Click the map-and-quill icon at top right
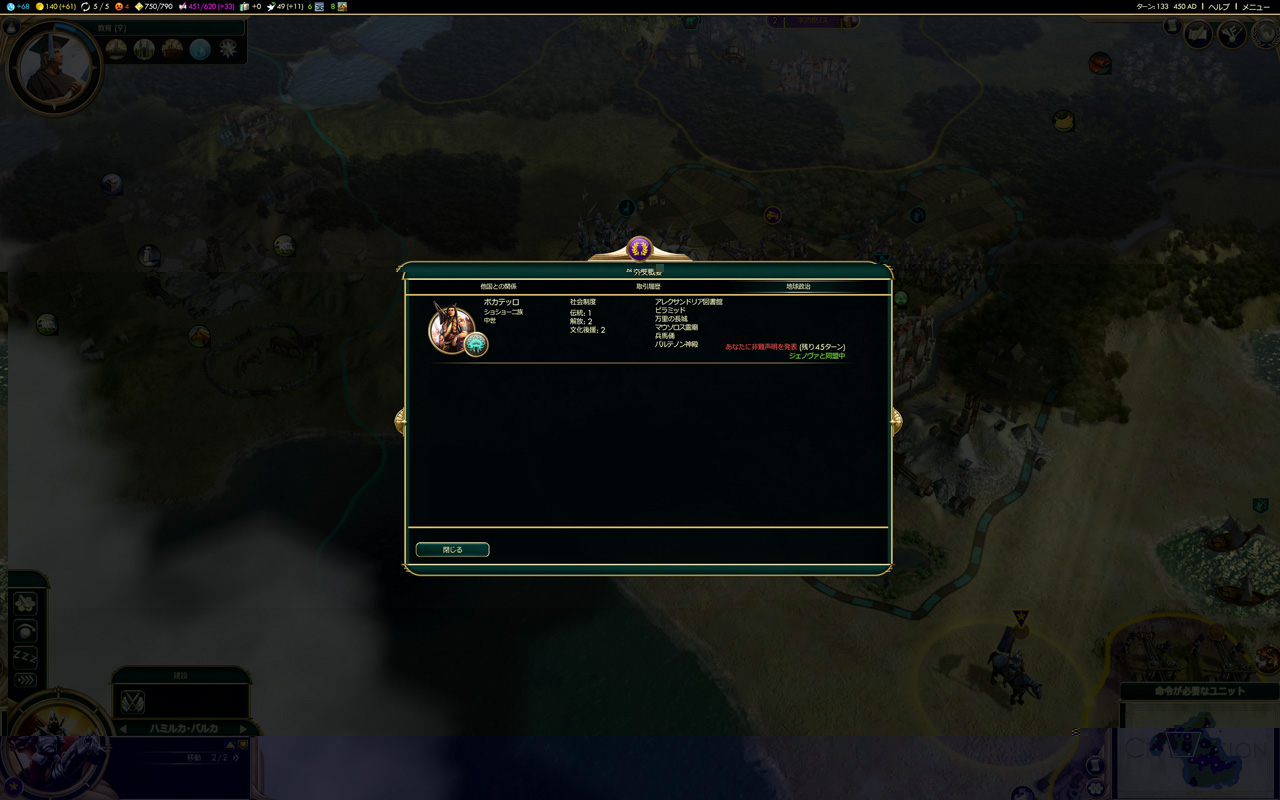 pos(1197,35)
